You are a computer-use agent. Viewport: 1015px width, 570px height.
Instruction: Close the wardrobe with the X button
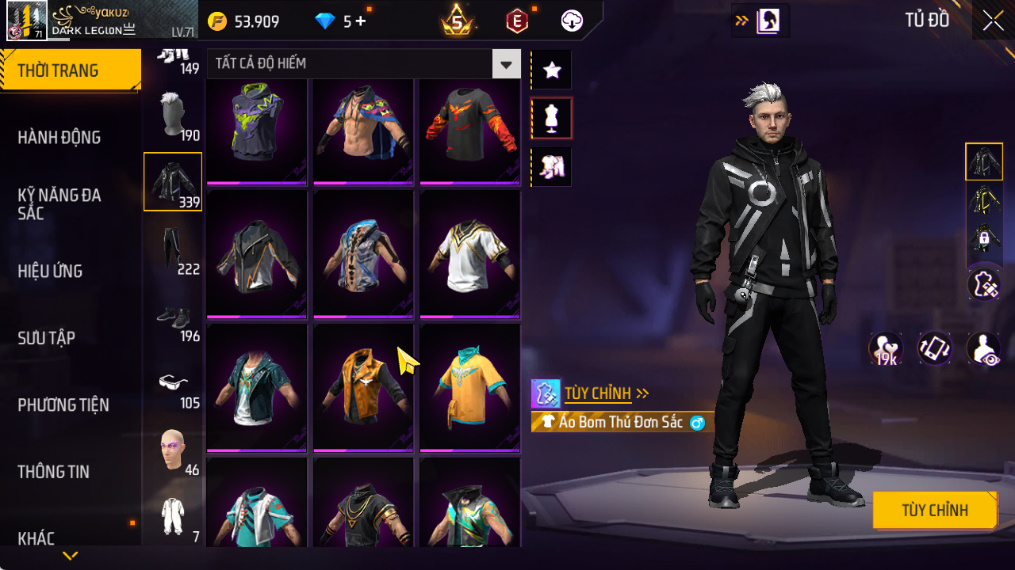(992, 21)
